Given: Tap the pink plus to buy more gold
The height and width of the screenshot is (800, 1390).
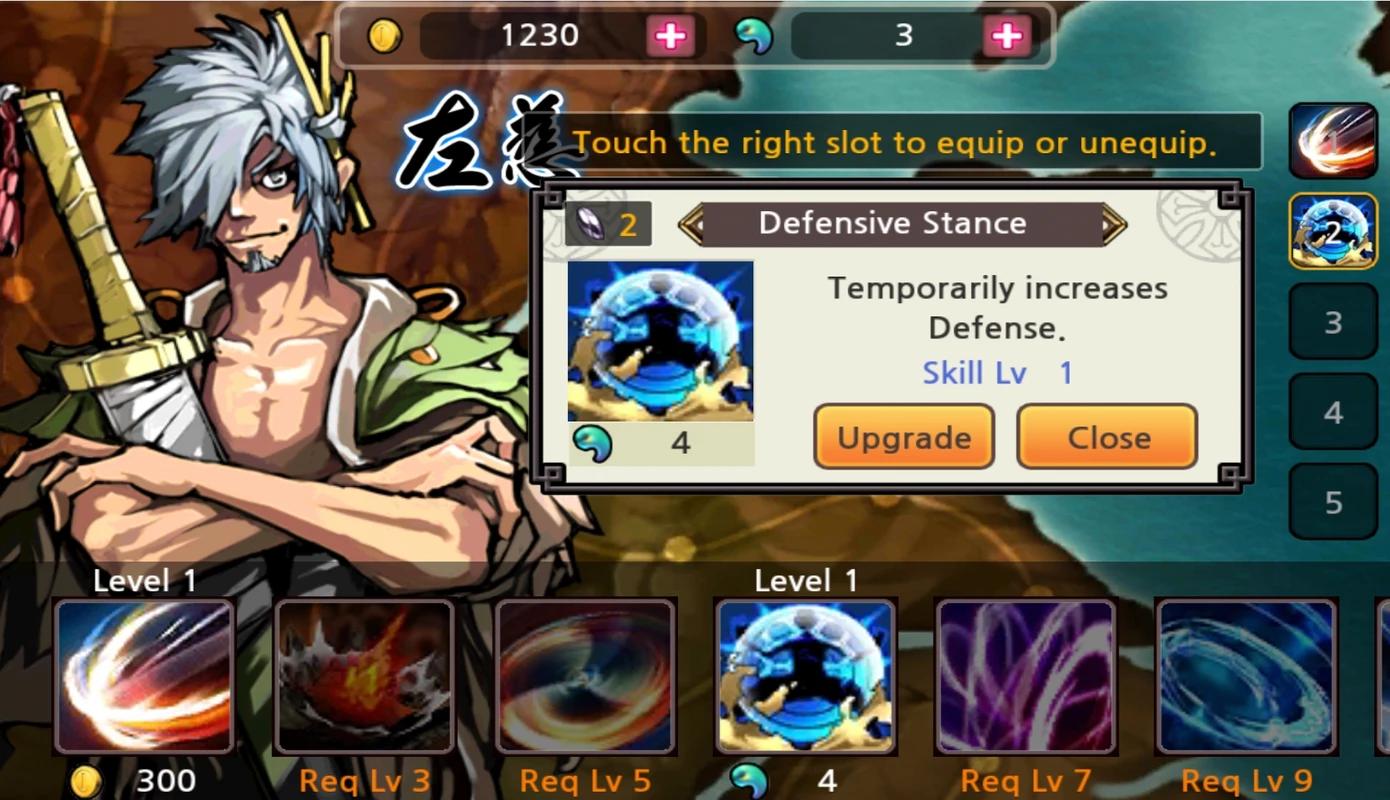Looking at the screenshot, I should coord(672,35).
